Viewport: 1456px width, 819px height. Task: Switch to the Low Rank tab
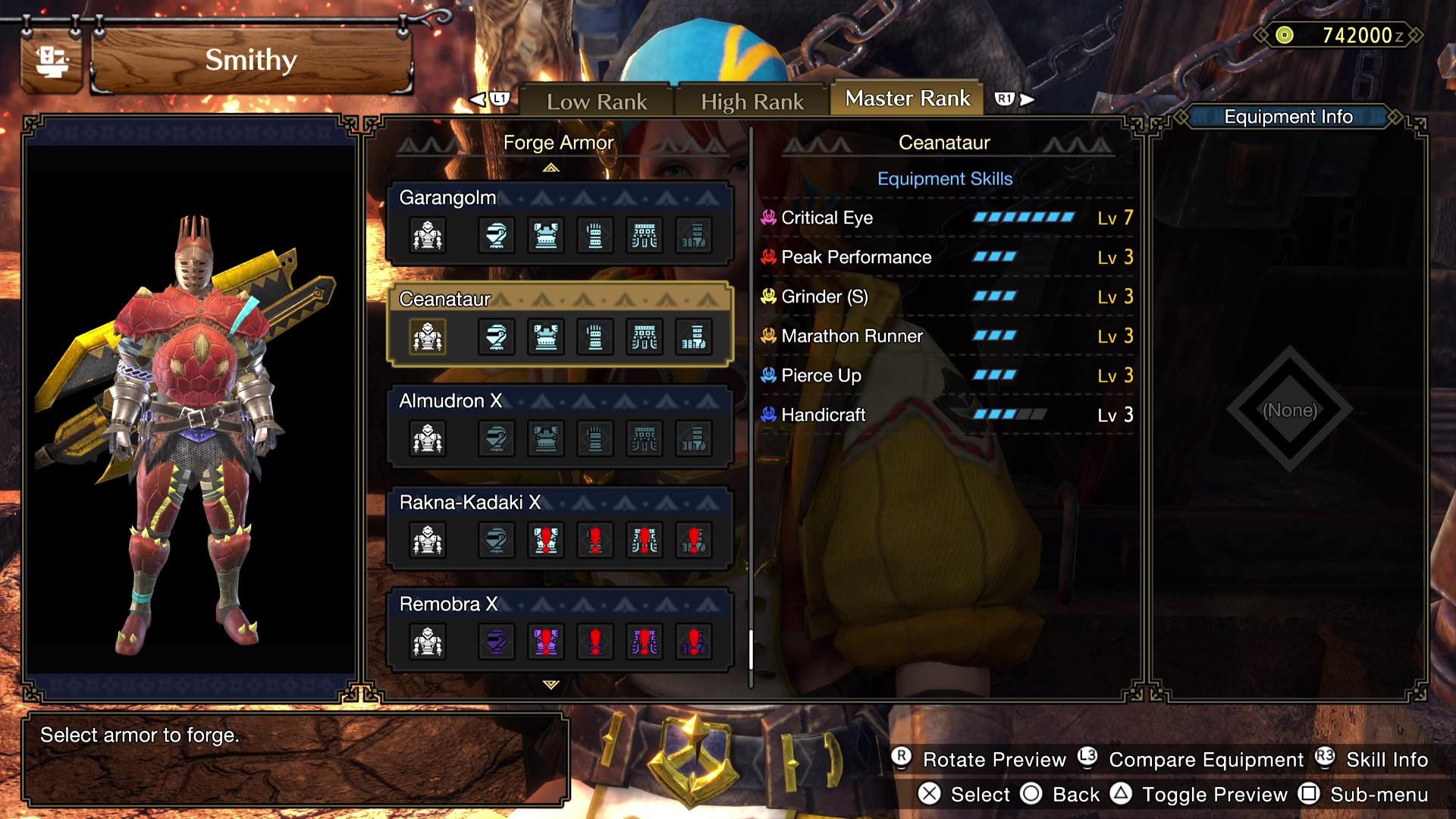597,102
